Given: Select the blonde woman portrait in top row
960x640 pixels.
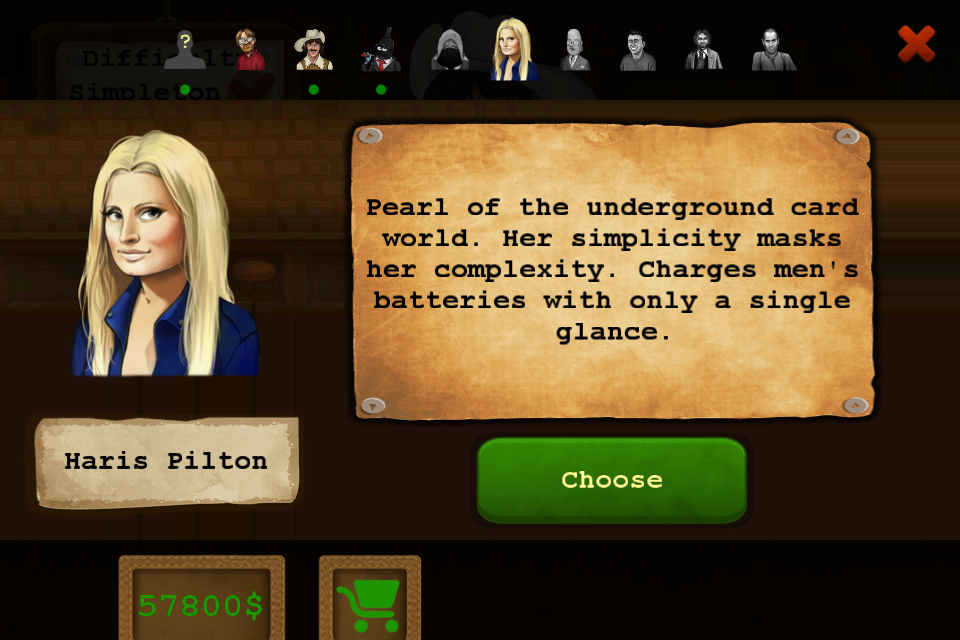Looking at the screenshot, I should pos(514,50).
